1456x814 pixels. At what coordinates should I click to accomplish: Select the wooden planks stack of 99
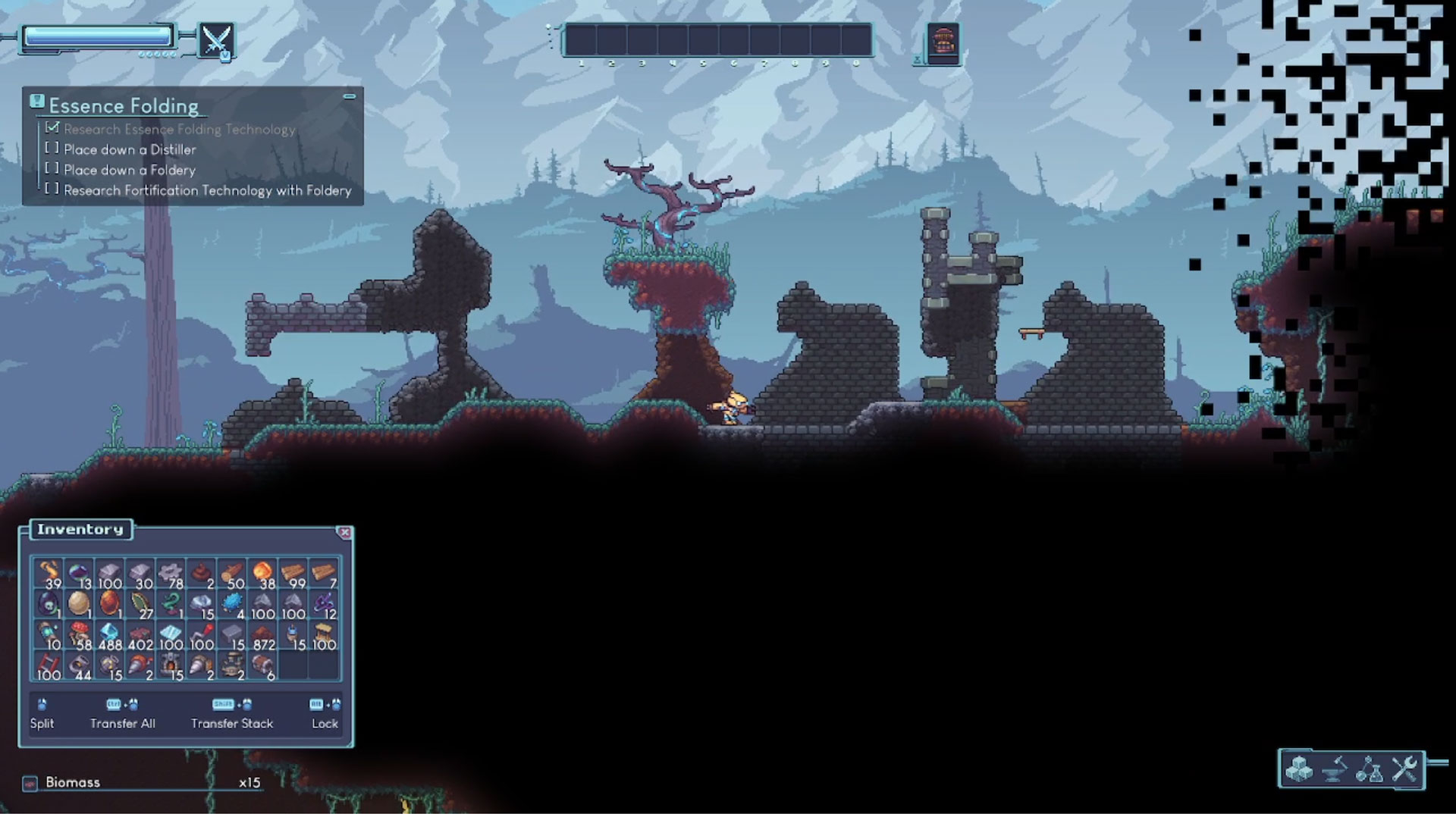(x=293, y=574)
